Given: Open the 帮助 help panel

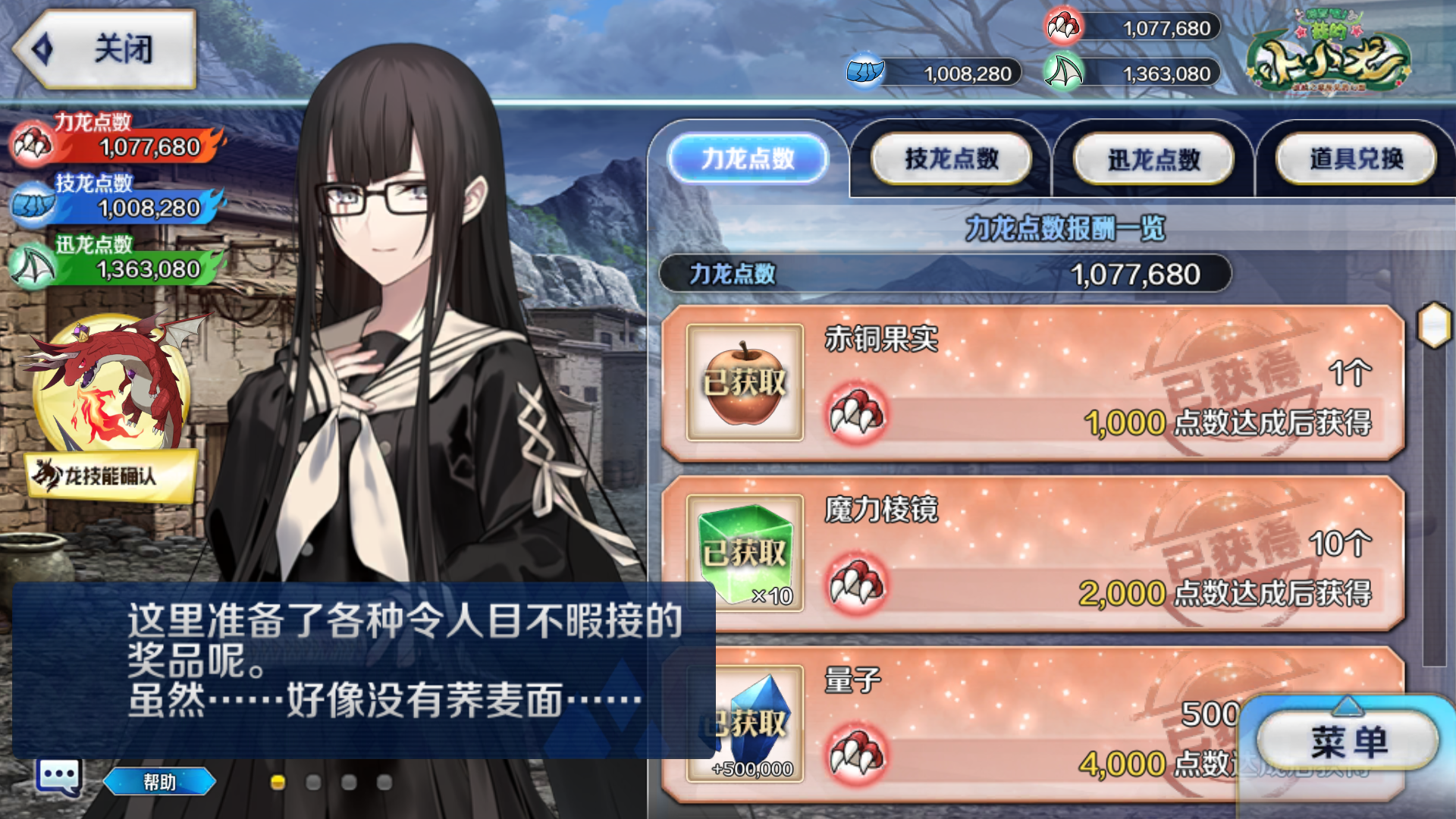Looking at the screenshot, I should point(159,782).
